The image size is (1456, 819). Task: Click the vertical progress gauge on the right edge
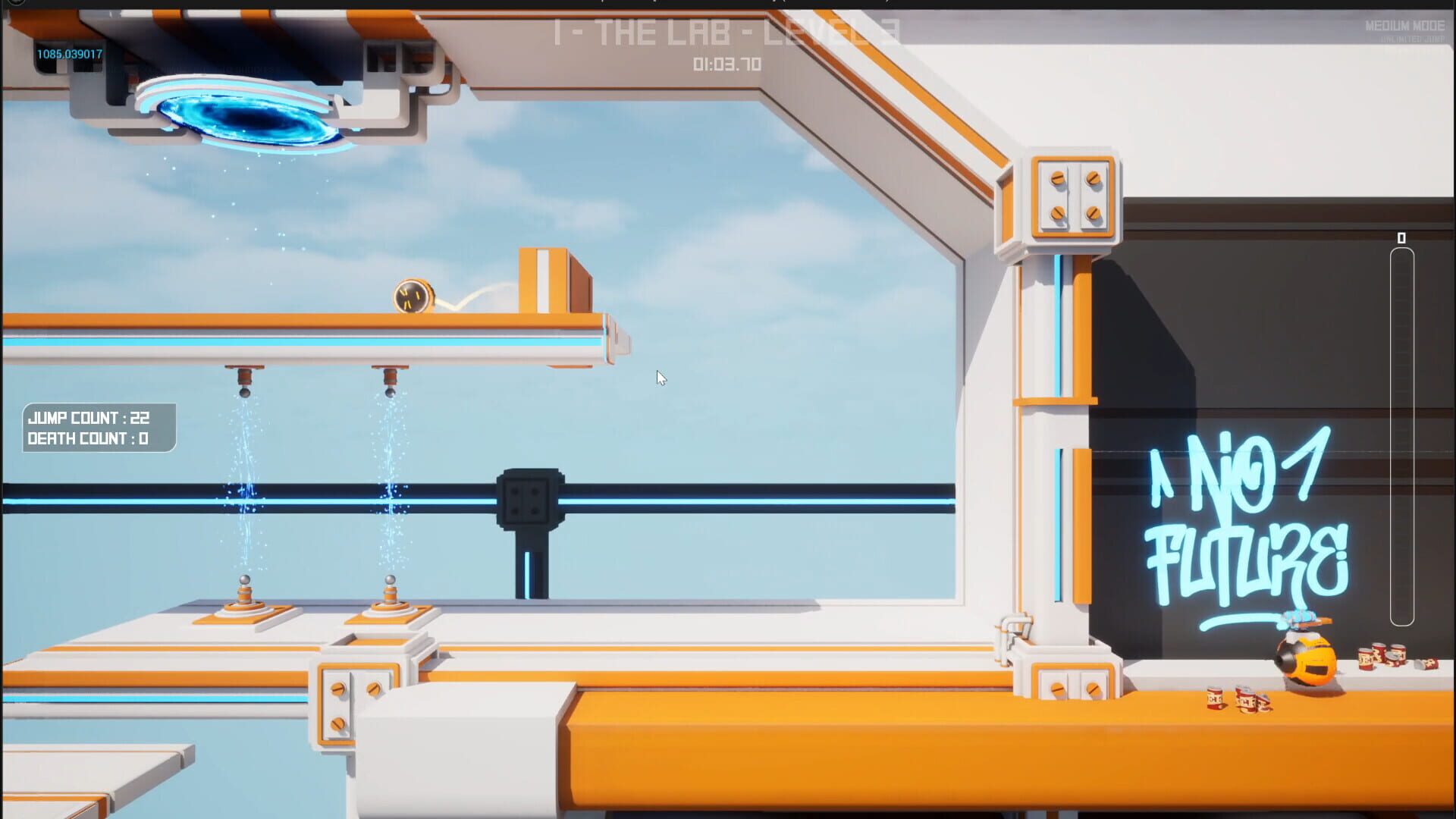click(1401, 440)
